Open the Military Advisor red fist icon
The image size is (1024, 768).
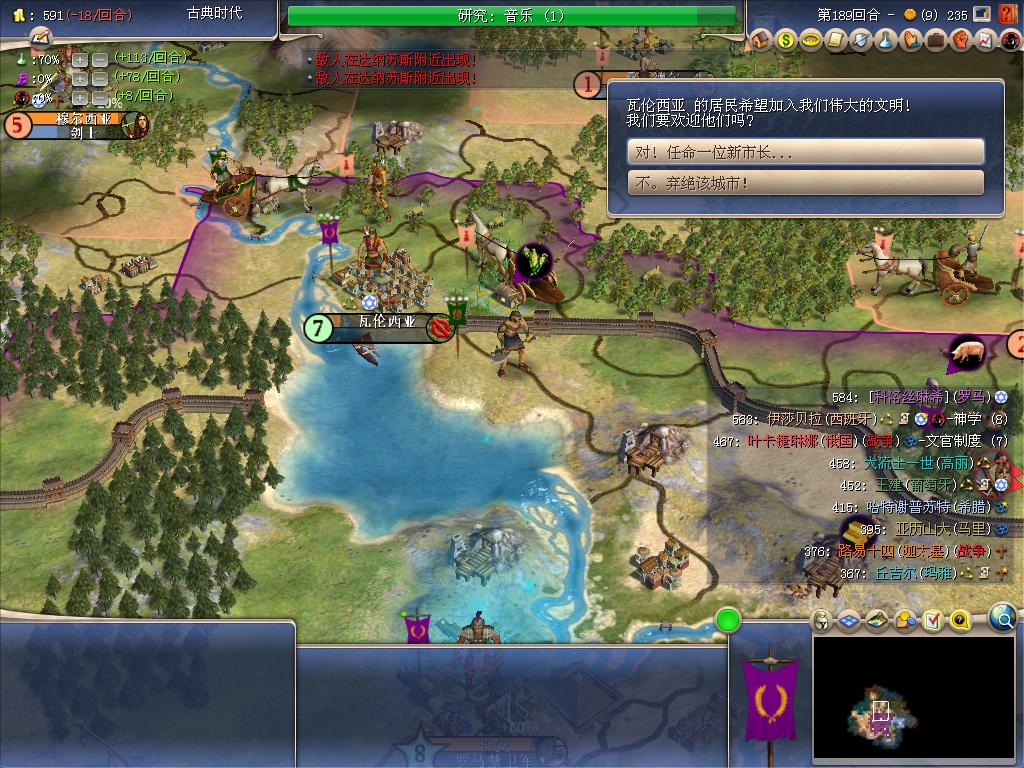pyautogui.click(x=960, y=40)
